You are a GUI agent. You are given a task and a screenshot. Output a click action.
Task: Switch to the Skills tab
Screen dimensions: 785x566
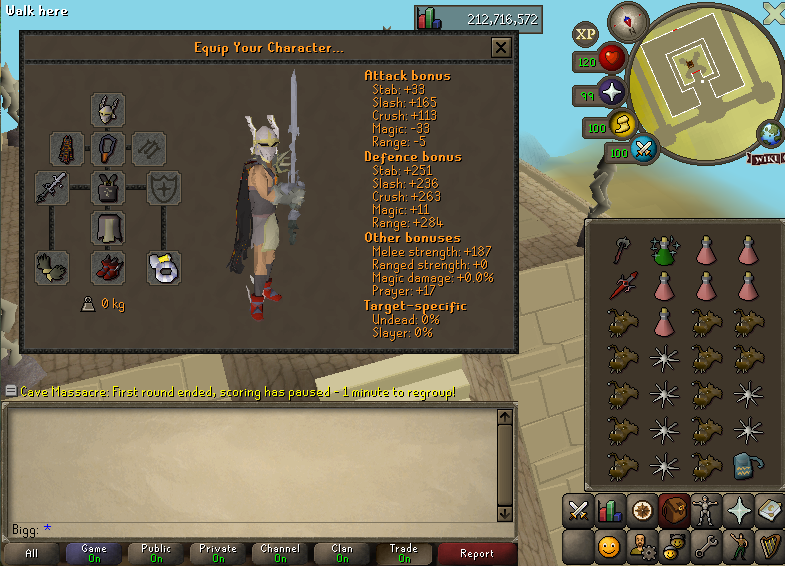610,510
